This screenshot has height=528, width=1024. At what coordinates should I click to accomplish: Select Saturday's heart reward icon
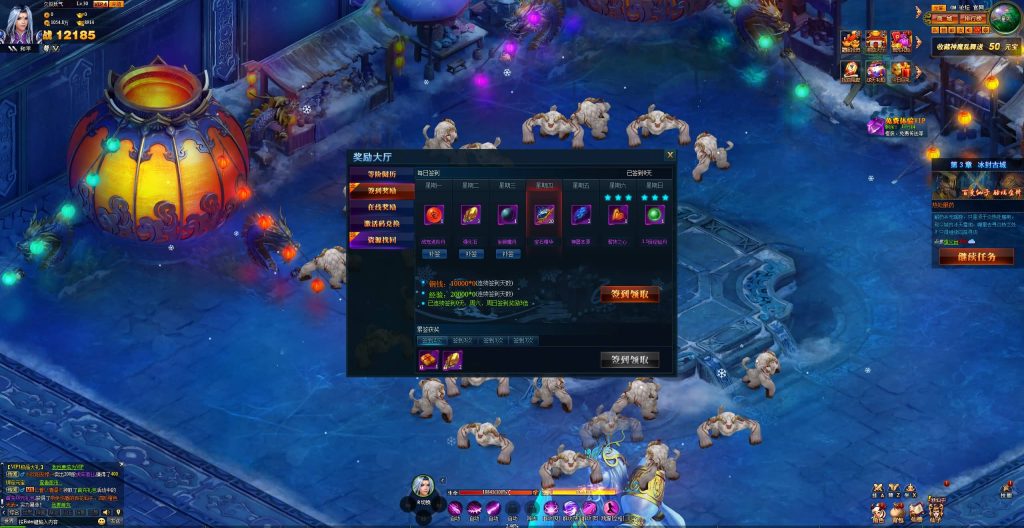(x=618, y=214)
